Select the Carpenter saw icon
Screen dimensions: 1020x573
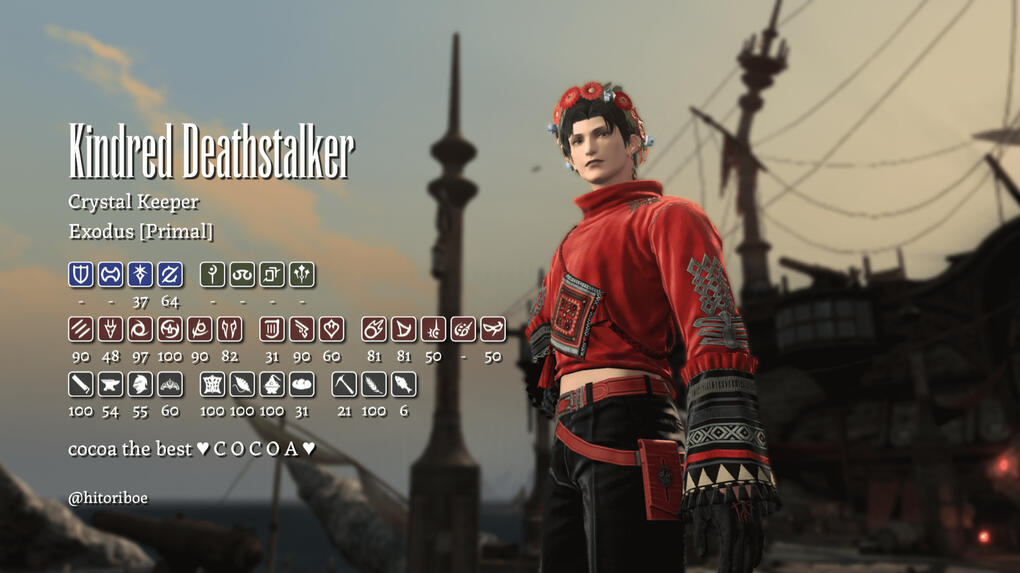click(81, 384)
